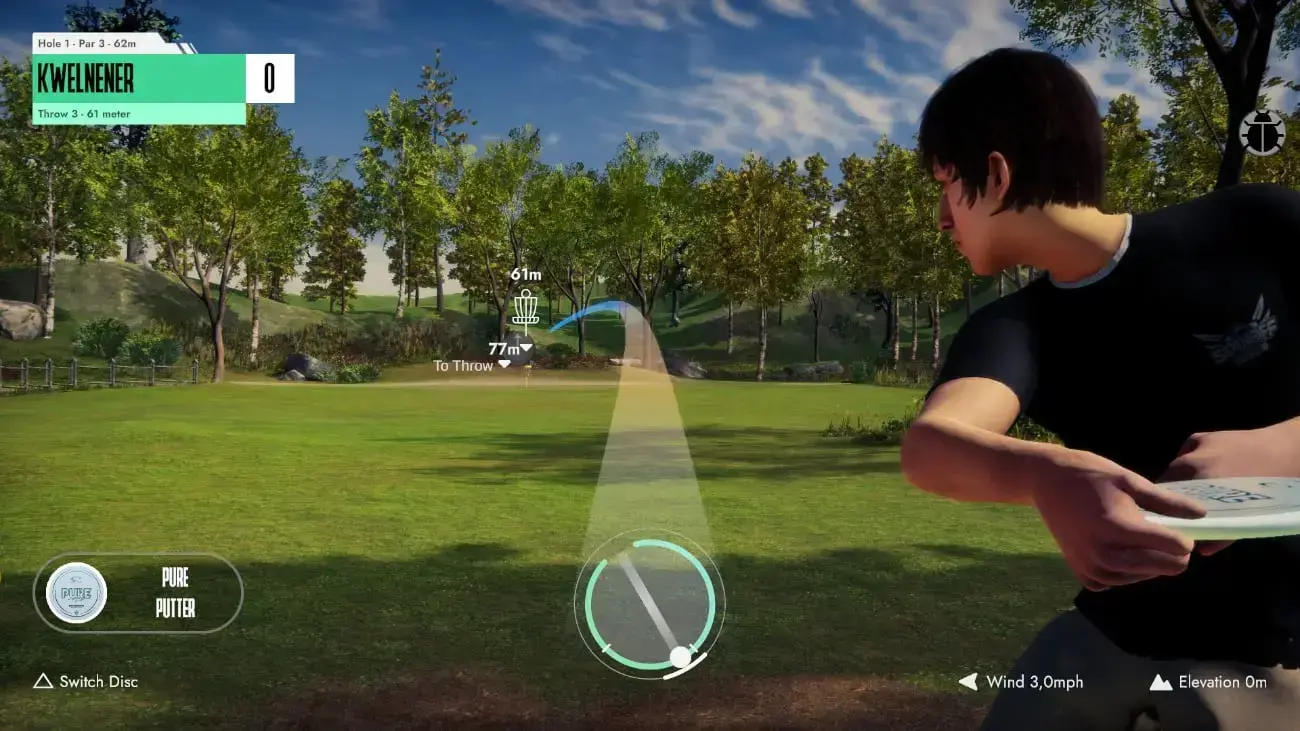Screen dimensions: 1300x731
Task: Open the bug report icon
Action: [1261, 133]
